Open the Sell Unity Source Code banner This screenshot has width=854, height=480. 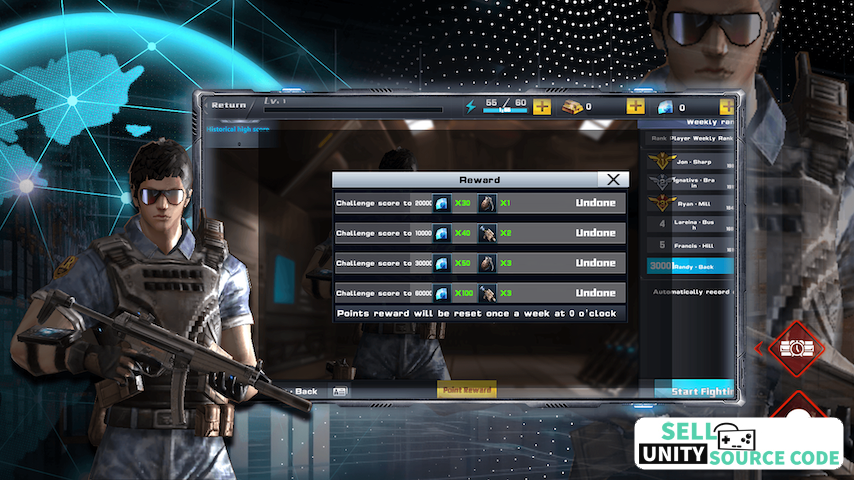(739, 444)
